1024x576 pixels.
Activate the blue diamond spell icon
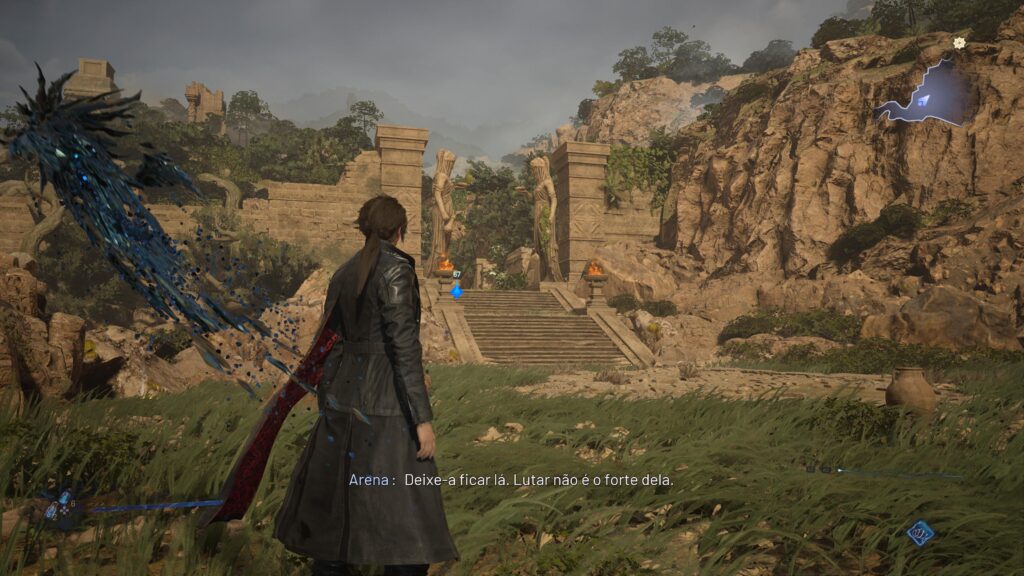pyautogui.click(x=920, y=532)
